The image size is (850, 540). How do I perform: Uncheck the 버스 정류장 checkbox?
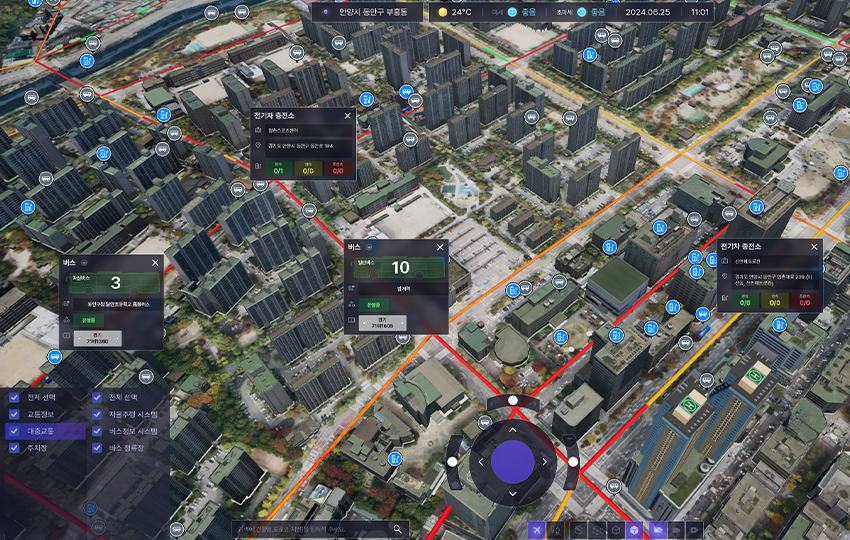point(98,448)
